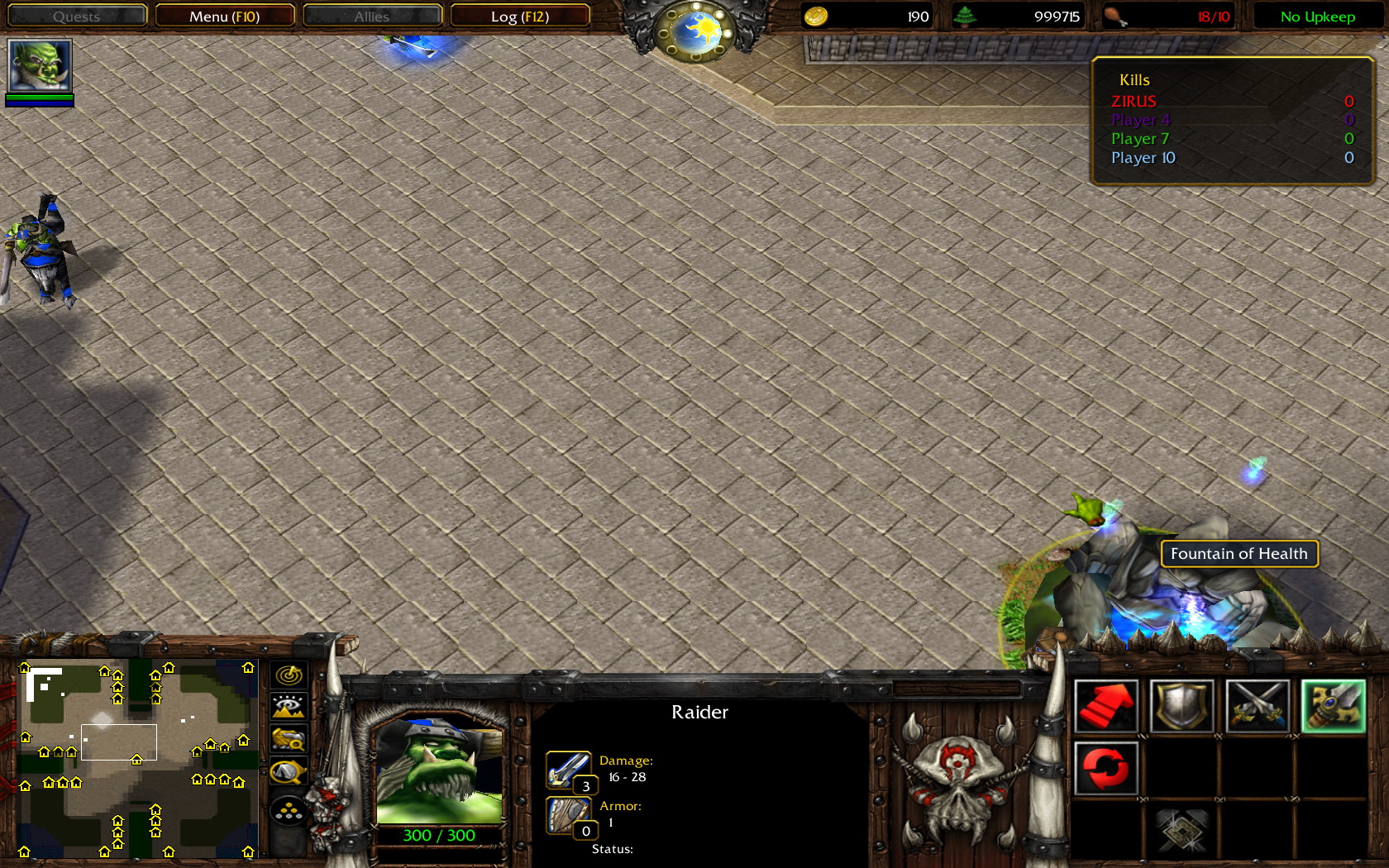This screenshot has width=1389, height=868.
Task: Click the ping minimap target icon
Action: pyautogui.click(x=287, y=676)
